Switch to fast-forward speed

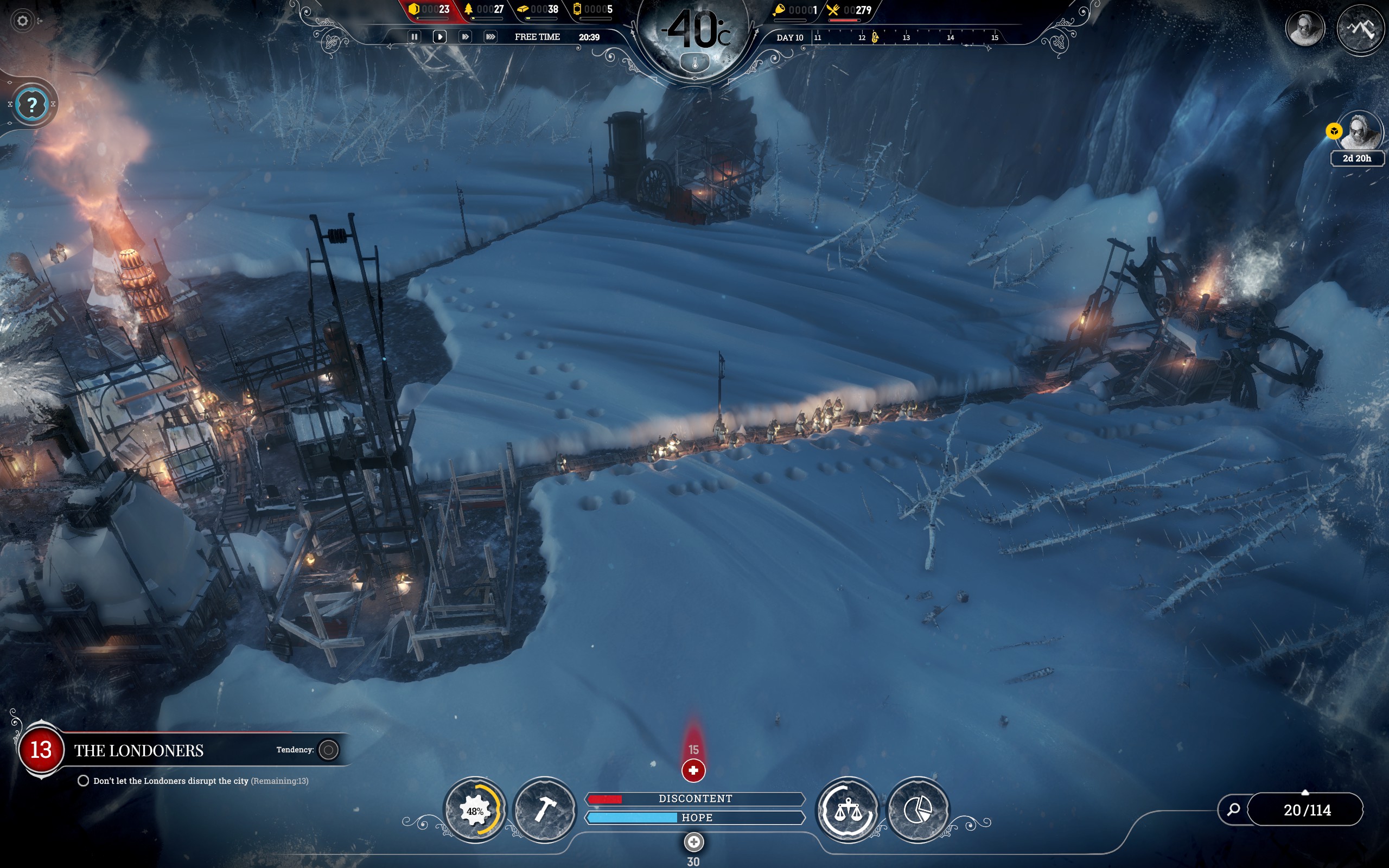coord(465,37)
